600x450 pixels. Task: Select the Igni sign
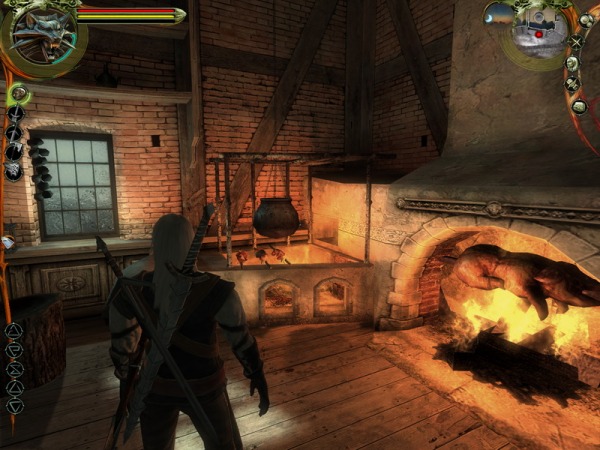tap(14, 349)
